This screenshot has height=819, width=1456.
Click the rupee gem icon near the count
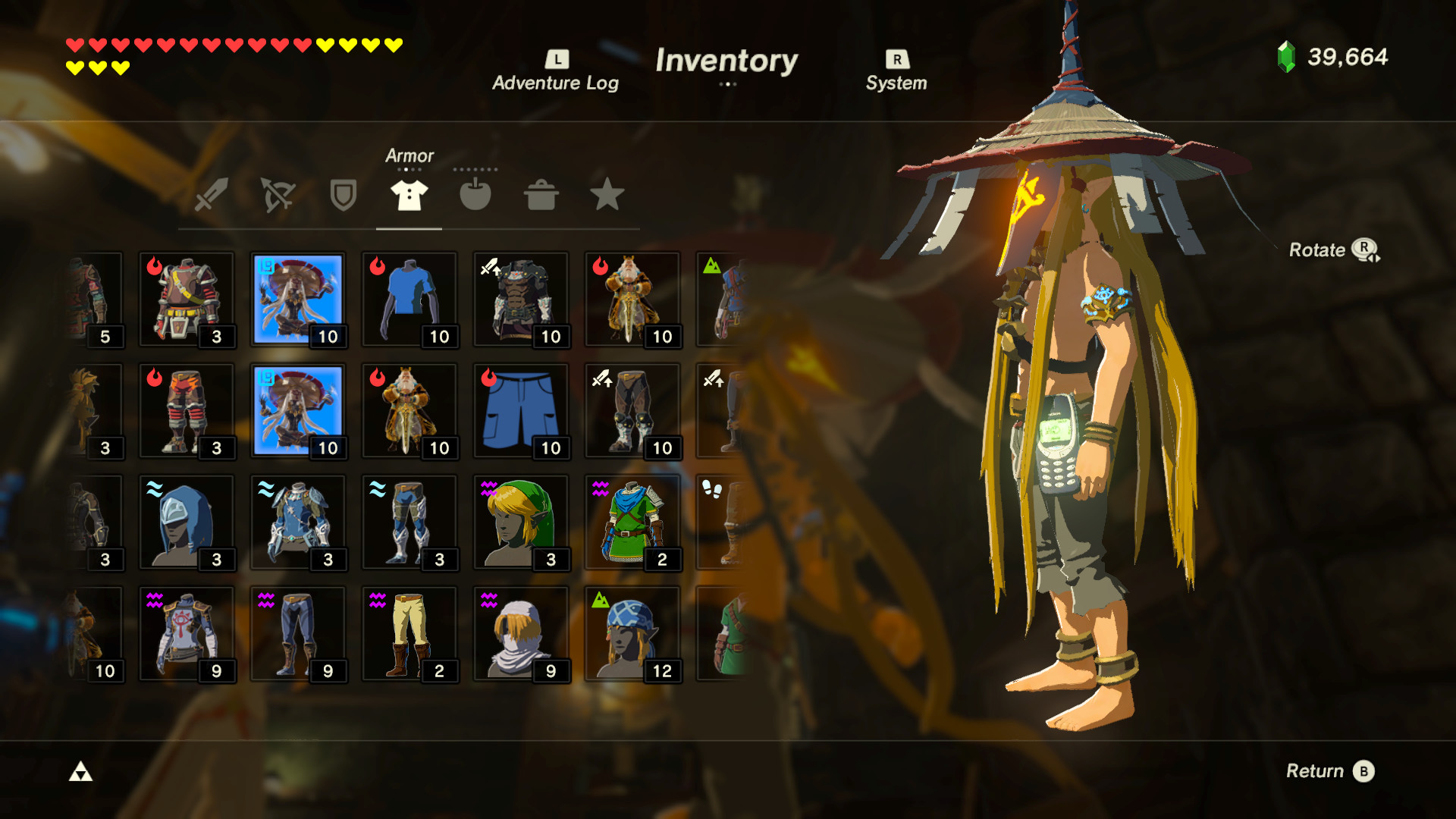[1285, 55]
